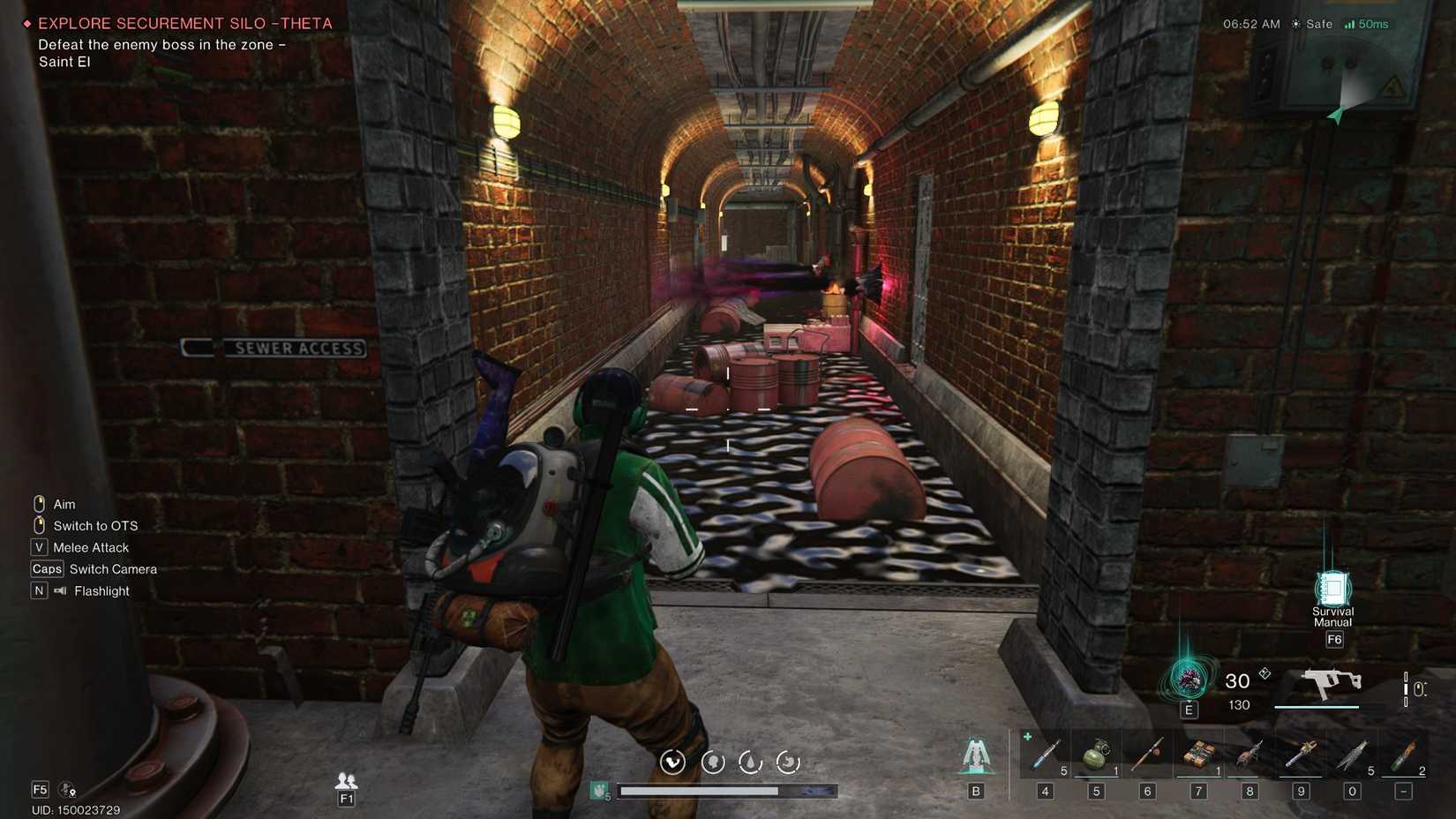Click Switch to OTS option
The width and height of the screenshot is (1456, 819).
pyautogui.click(x=95, y=525)
